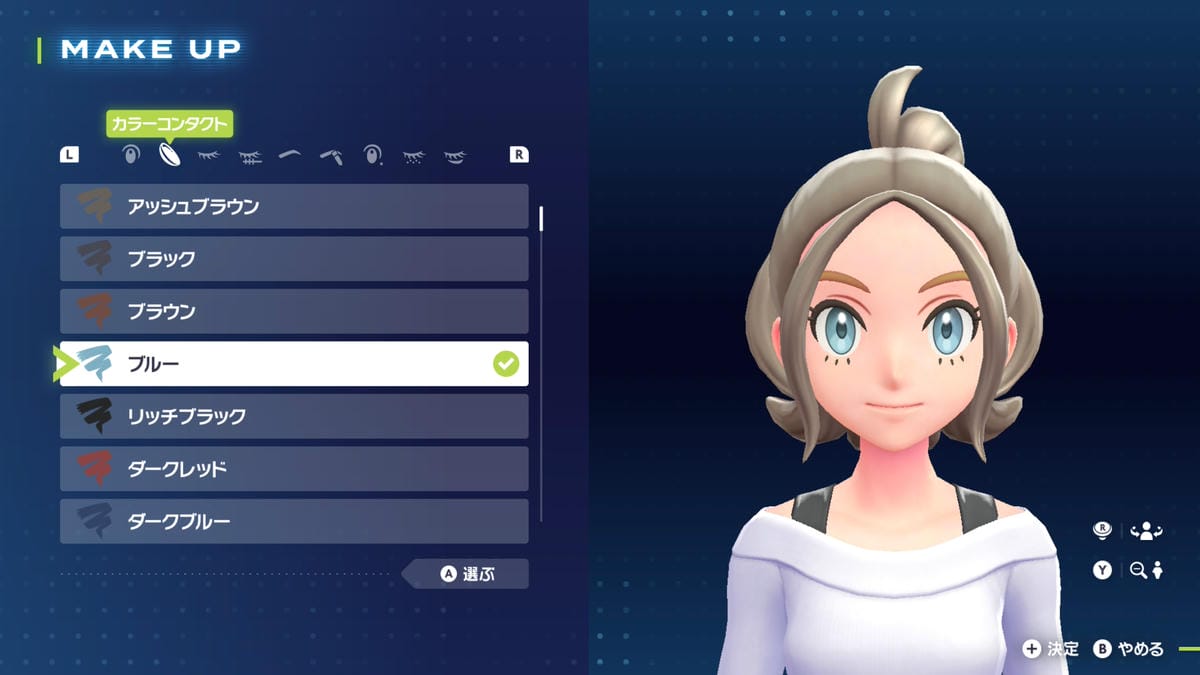Open the plain eye icon tab
Viewport: 1200px width, 675px height.
tap(129, 155)
